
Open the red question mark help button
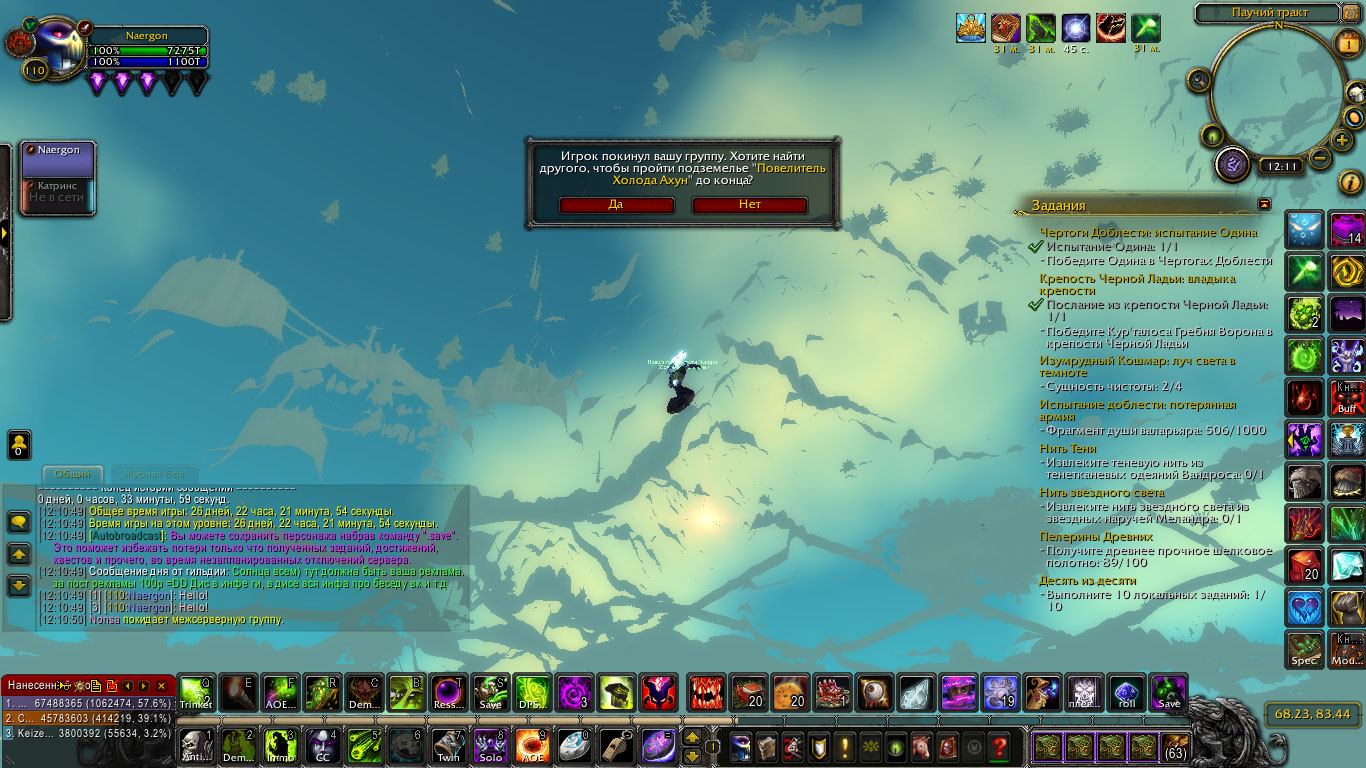998,746
